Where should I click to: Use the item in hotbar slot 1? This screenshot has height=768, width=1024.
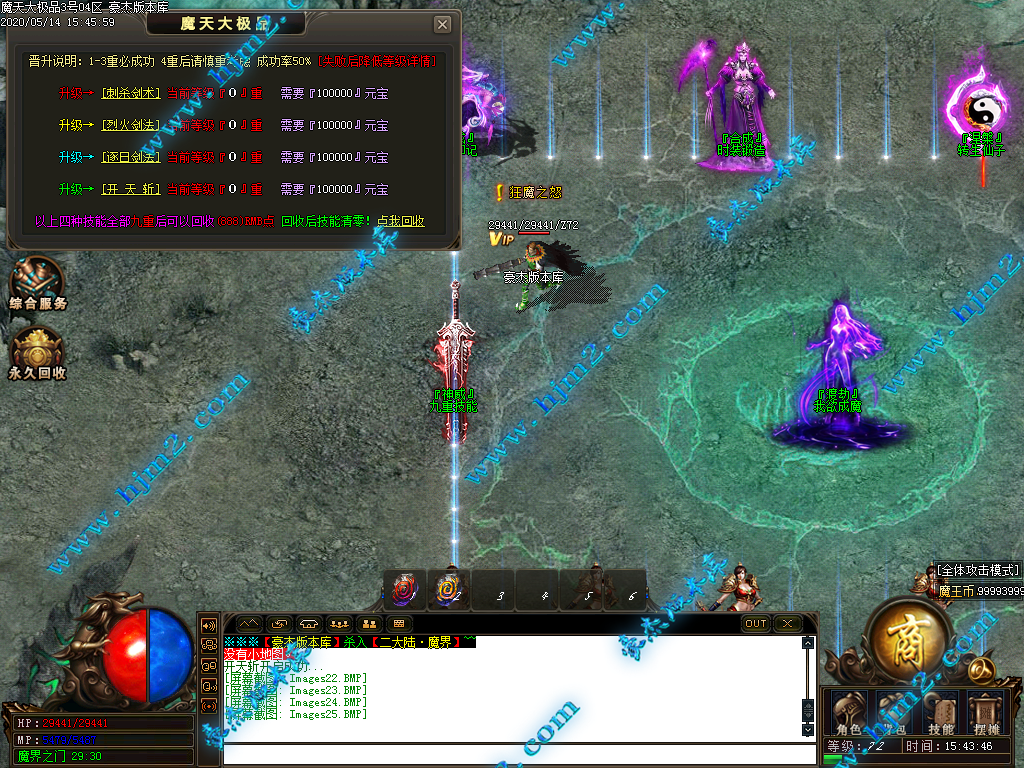(406, 590)
